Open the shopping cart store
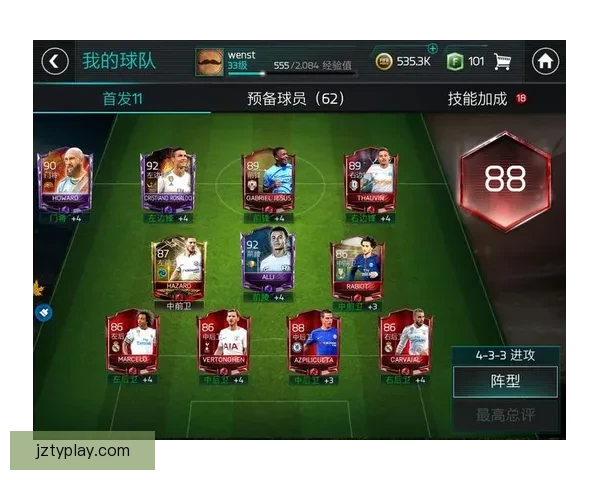The width and height of the screenshot is (600, 480). click(x=502, y=61)
